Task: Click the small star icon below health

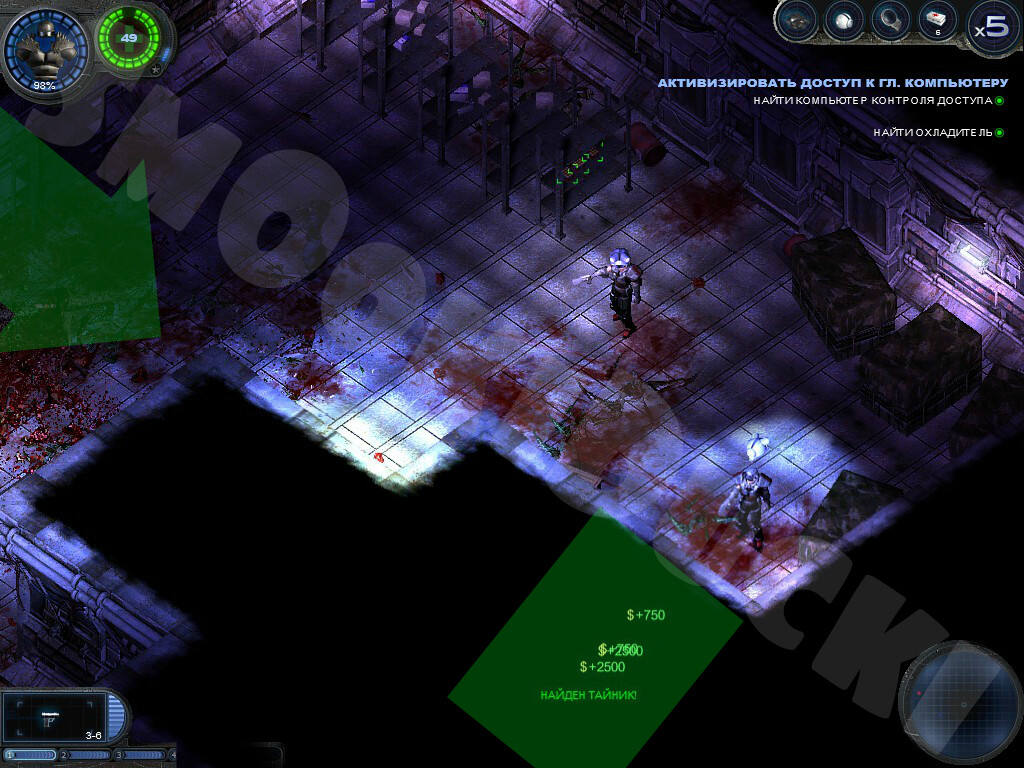Action: coord(156,70)
